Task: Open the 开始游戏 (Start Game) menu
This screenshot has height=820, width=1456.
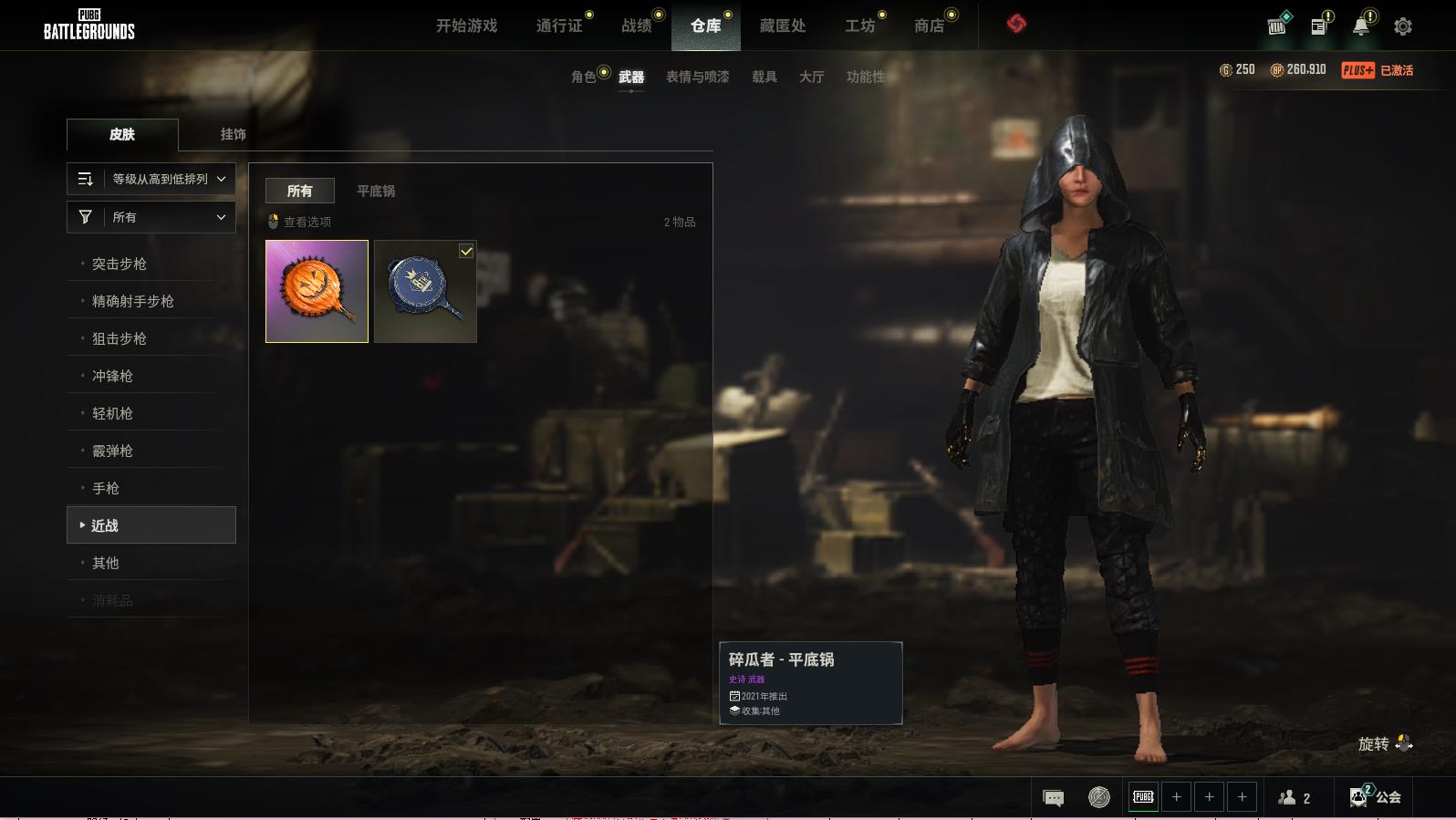Action: click(x=466, y=26)
